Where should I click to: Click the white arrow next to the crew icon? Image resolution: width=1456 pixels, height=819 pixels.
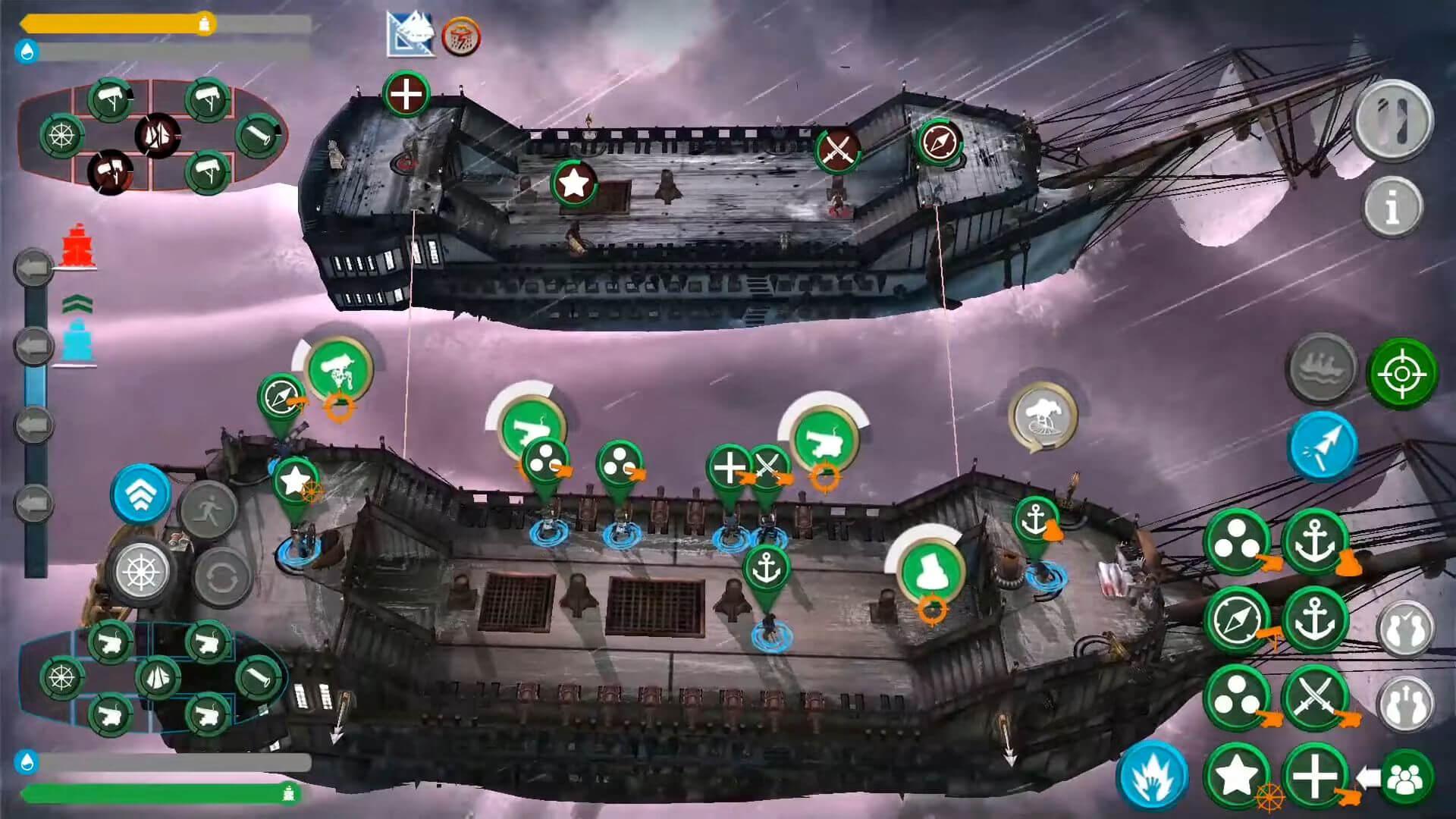pos(1370,777)
